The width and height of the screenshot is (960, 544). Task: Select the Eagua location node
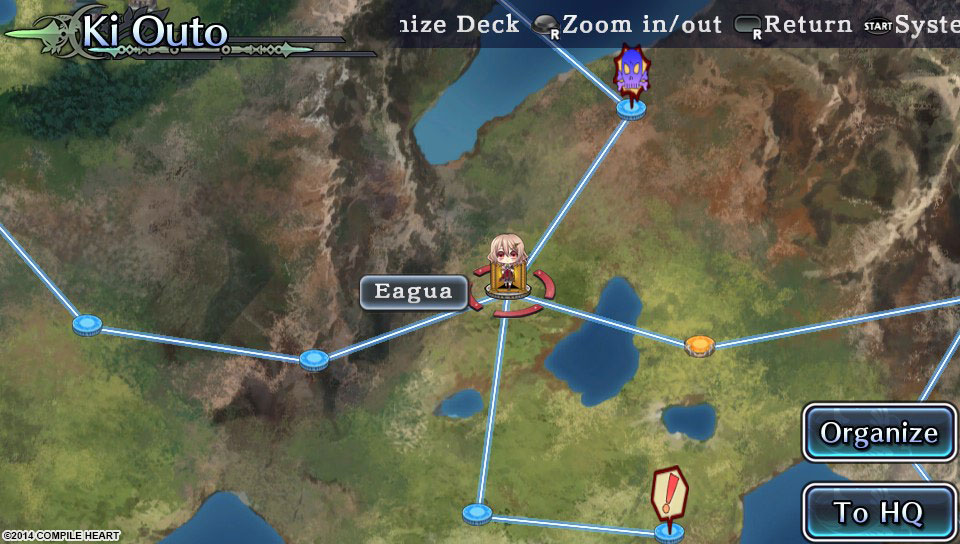pos(509,292)
